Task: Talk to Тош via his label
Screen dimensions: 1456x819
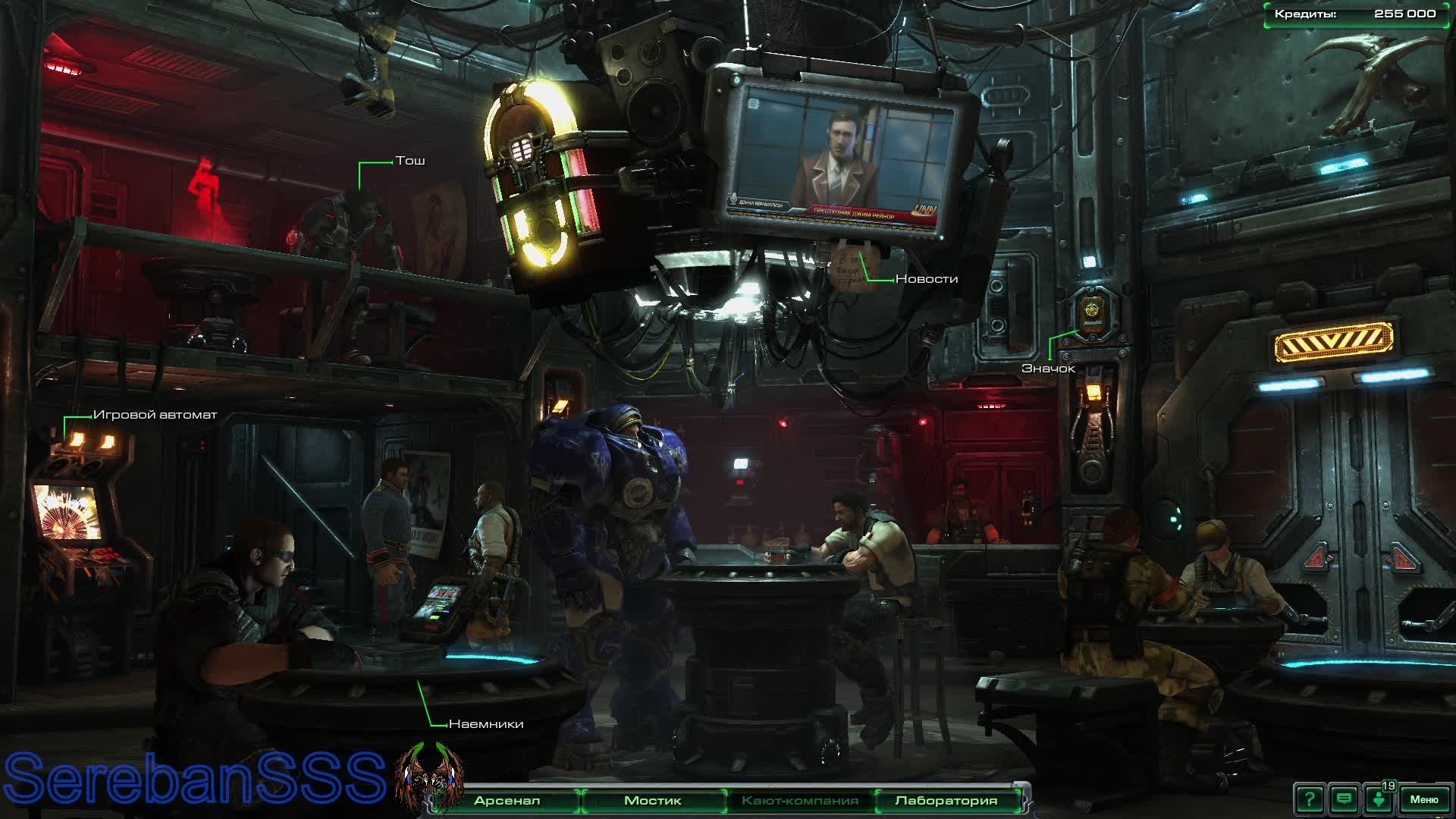Action: click(410, 161)
